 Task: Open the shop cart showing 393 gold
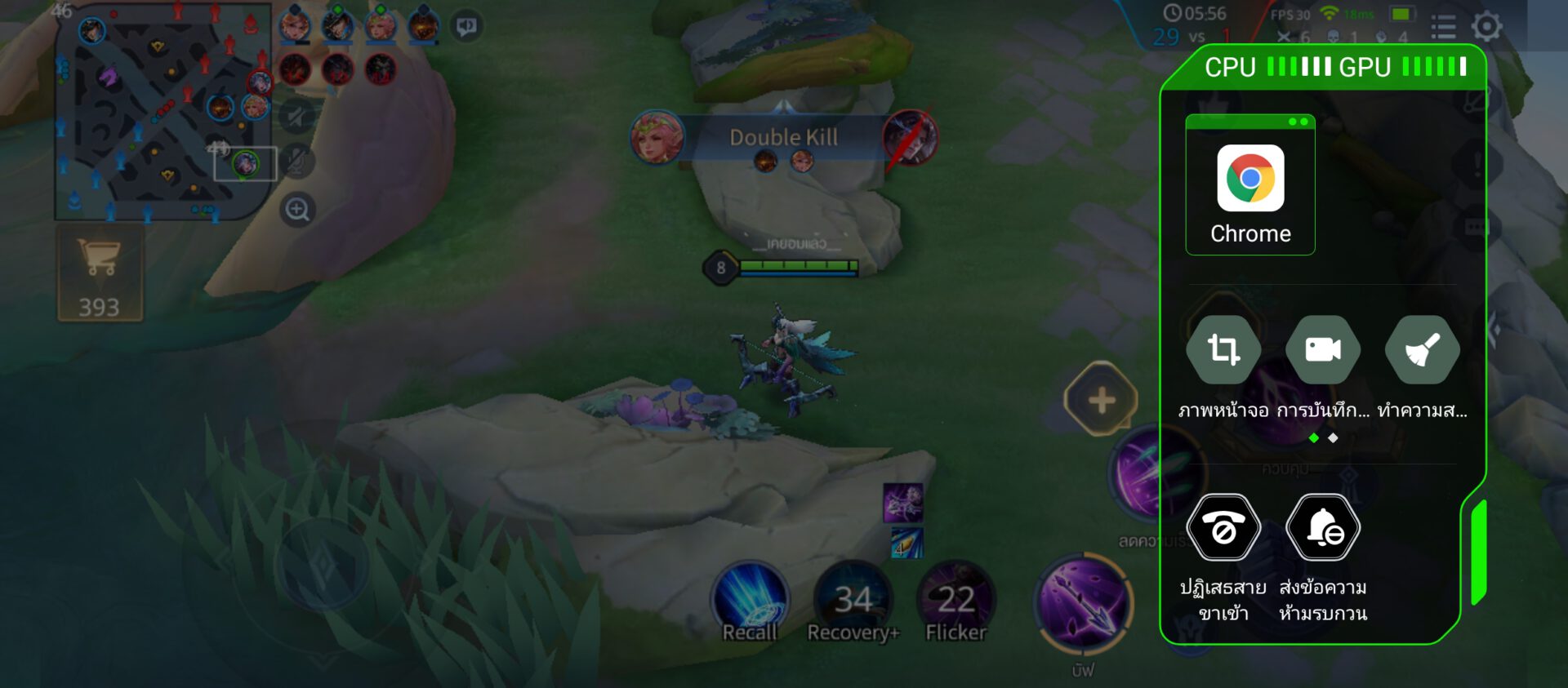(x=100, y=273)
